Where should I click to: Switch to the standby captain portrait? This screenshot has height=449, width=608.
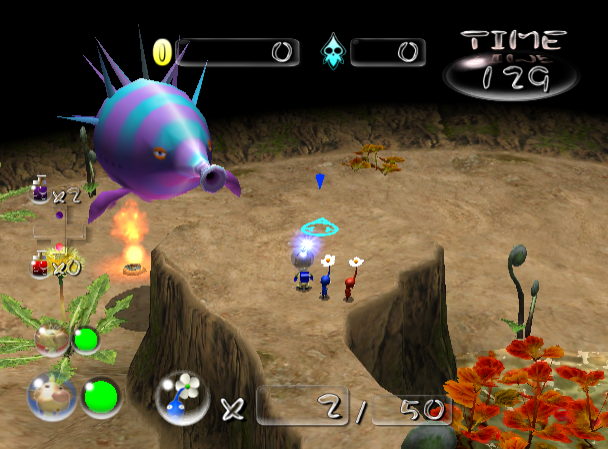pos(51,340)
